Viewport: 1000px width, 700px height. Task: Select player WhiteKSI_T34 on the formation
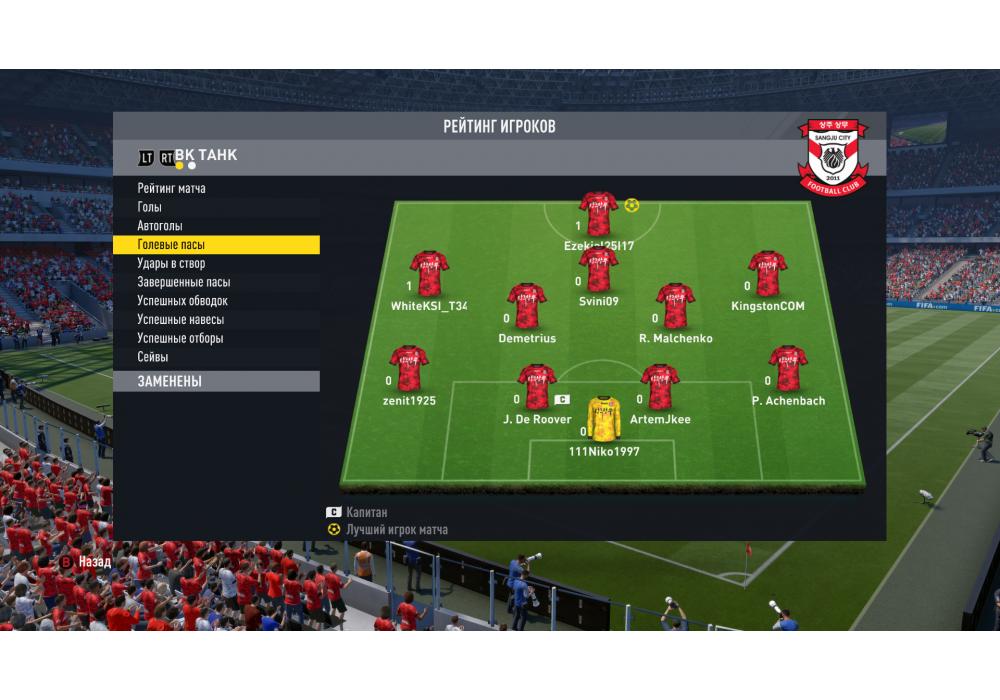pyautogui.click(x=429, y=274)
